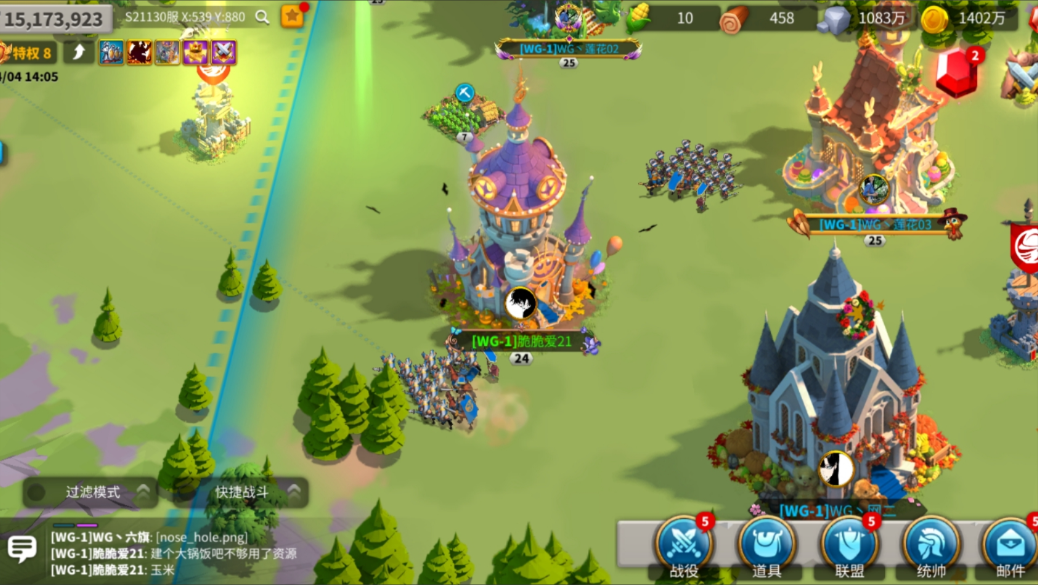The height and width of the screenshot is (585, 1038).
Task: Expand the 过滤模式 filter mode panel
Action: tap(92, 492)
